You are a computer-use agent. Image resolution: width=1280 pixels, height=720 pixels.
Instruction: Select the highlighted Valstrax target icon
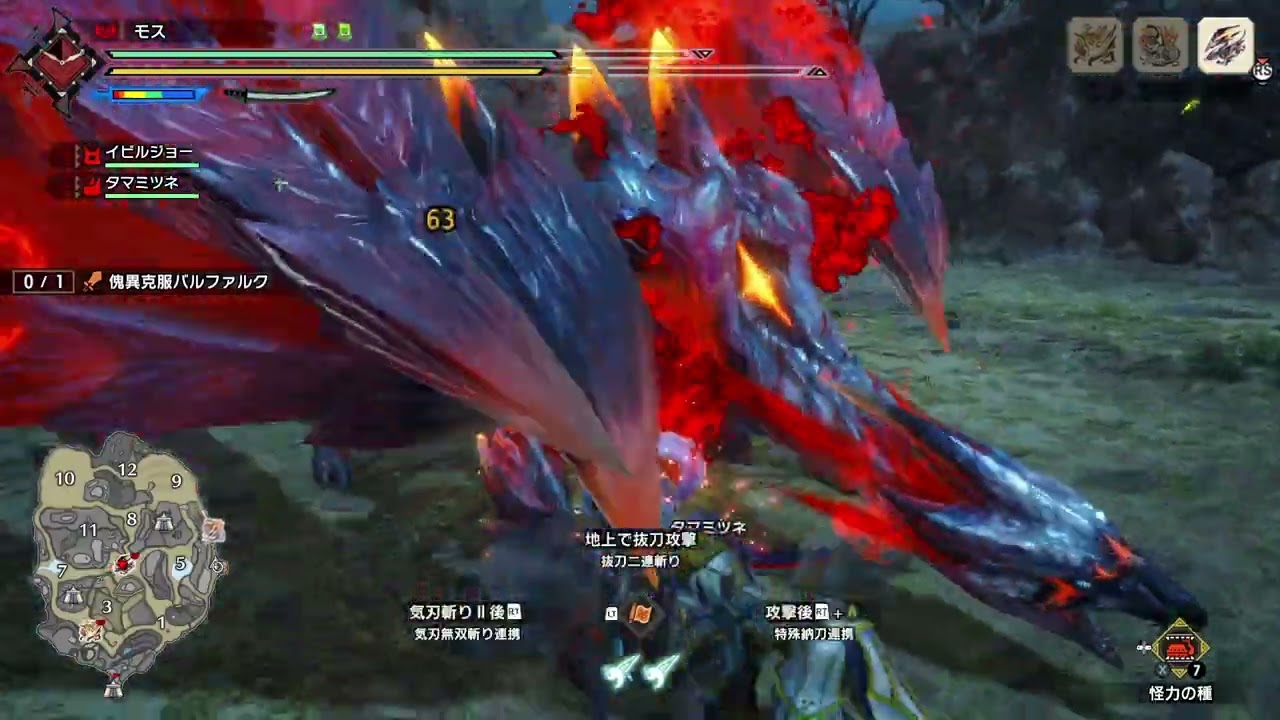[1225, 45]
